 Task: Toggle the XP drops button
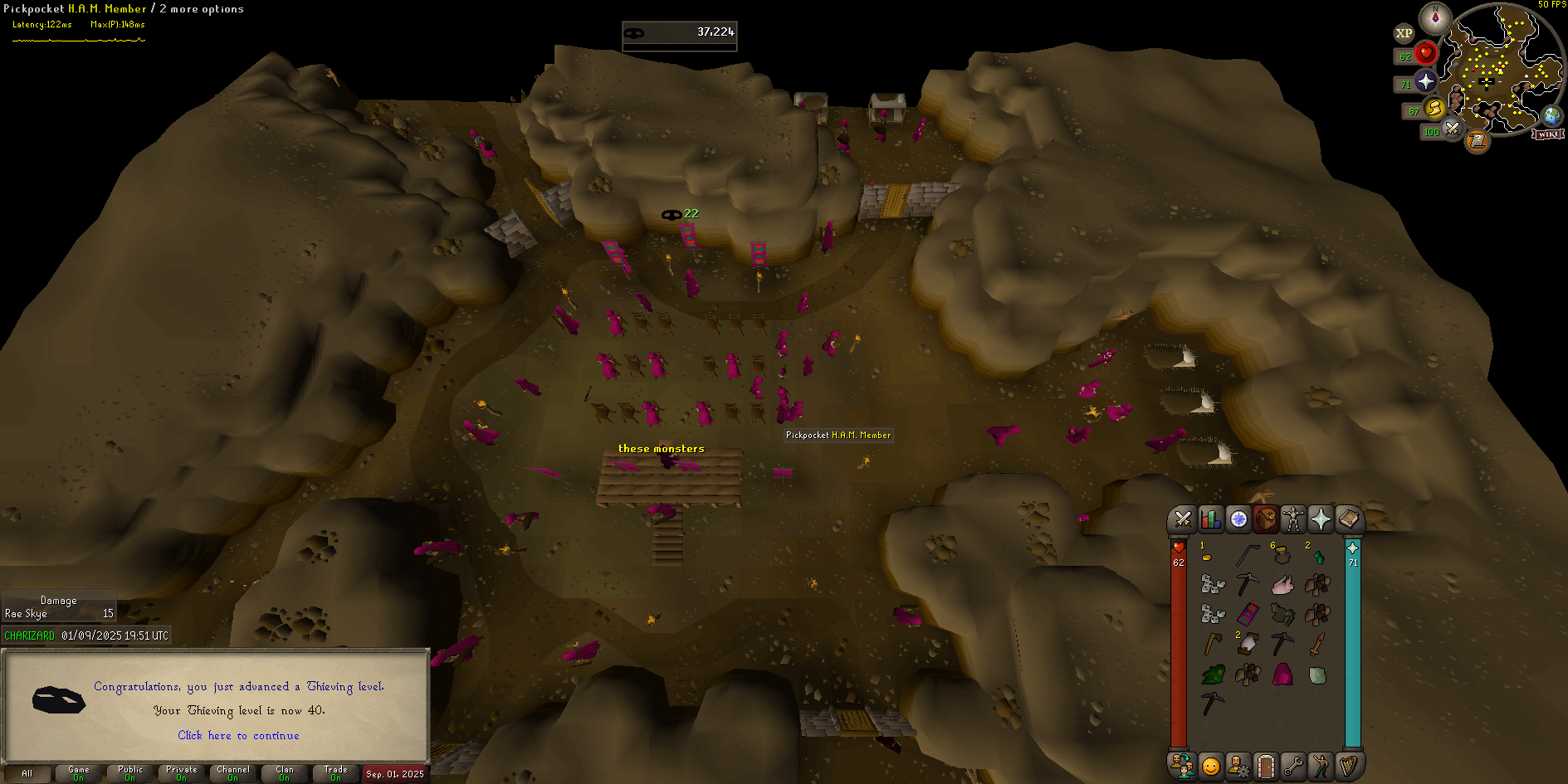(x=1404, y=34)
